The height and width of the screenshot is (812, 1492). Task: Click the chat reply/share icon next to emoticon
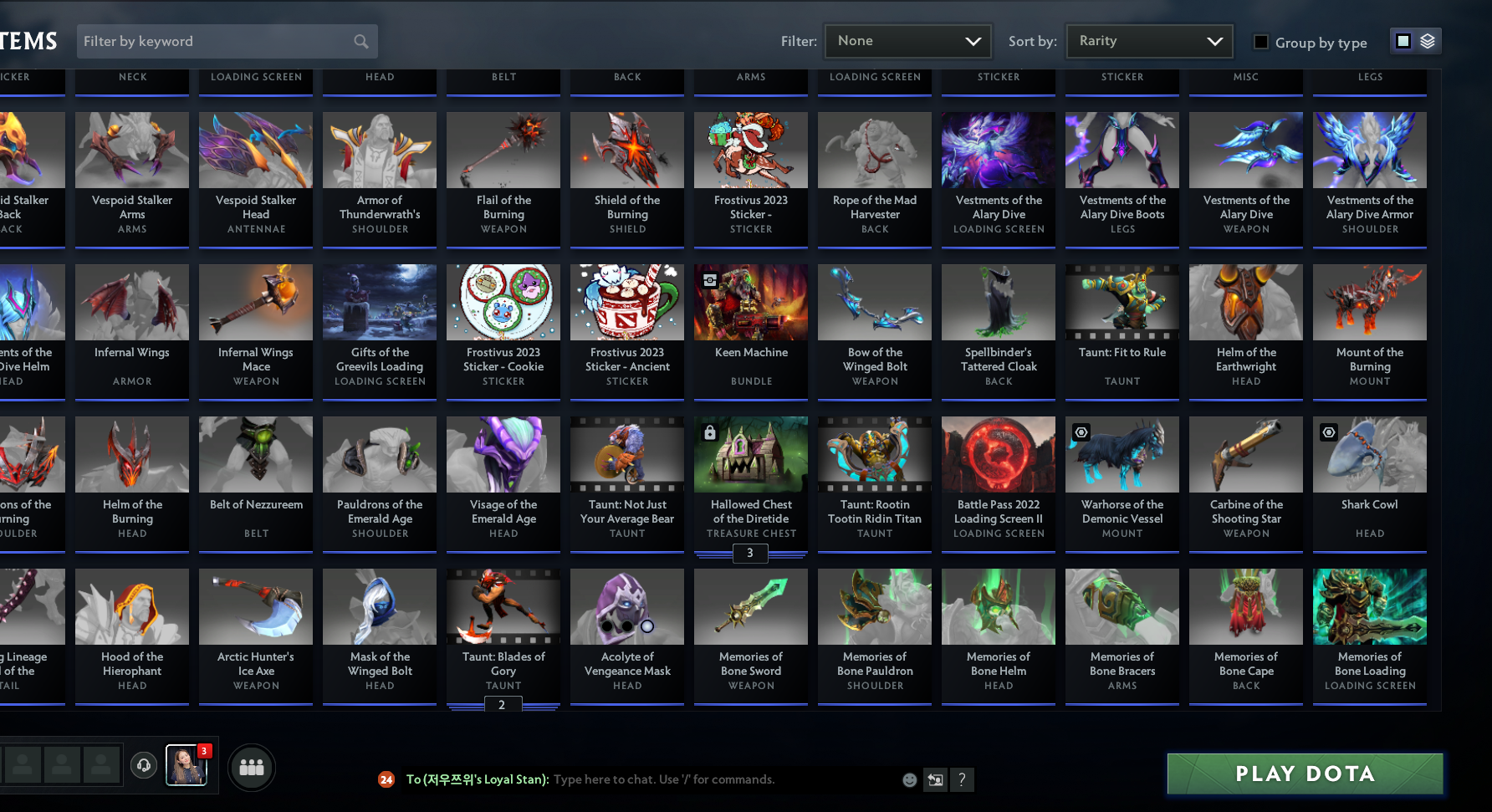coord(934,779)
